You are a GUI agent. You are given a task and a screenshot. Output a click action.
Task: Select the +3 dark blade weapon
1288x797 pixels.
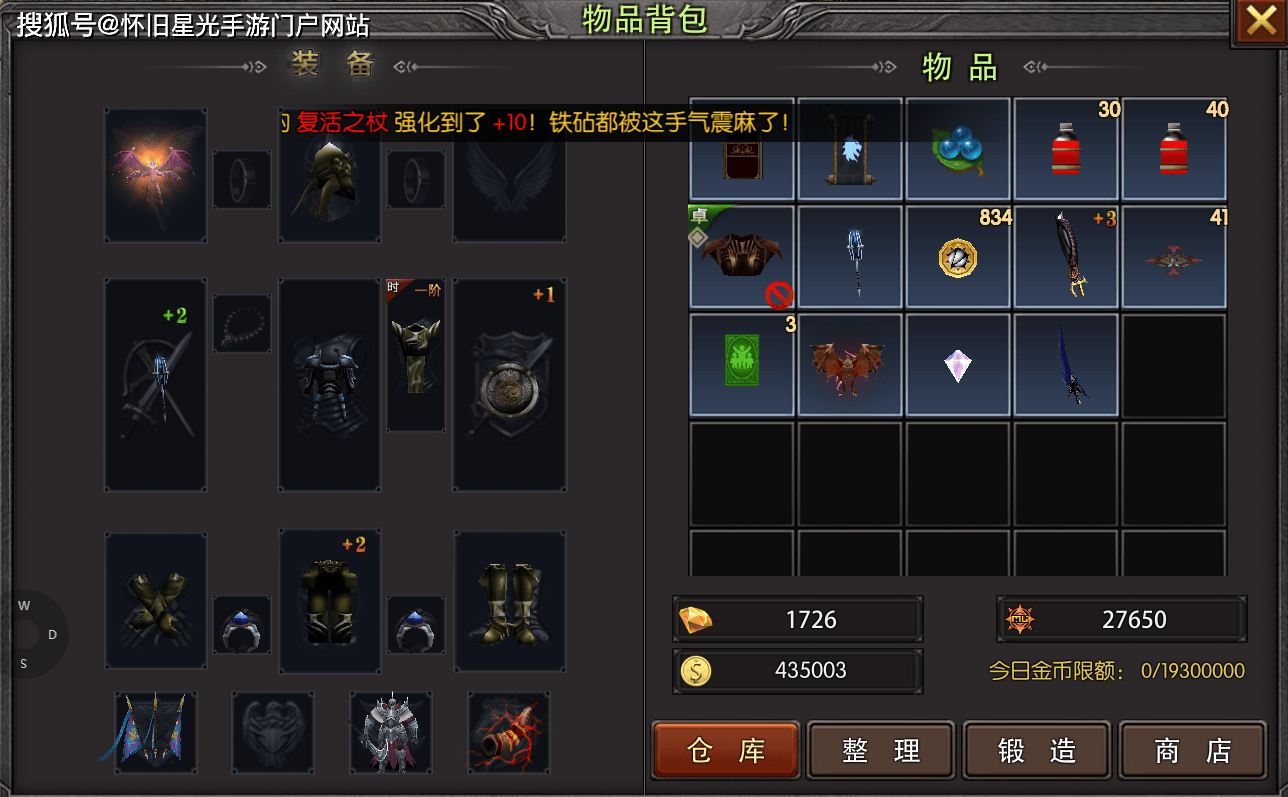click(x=1066, y=256)
